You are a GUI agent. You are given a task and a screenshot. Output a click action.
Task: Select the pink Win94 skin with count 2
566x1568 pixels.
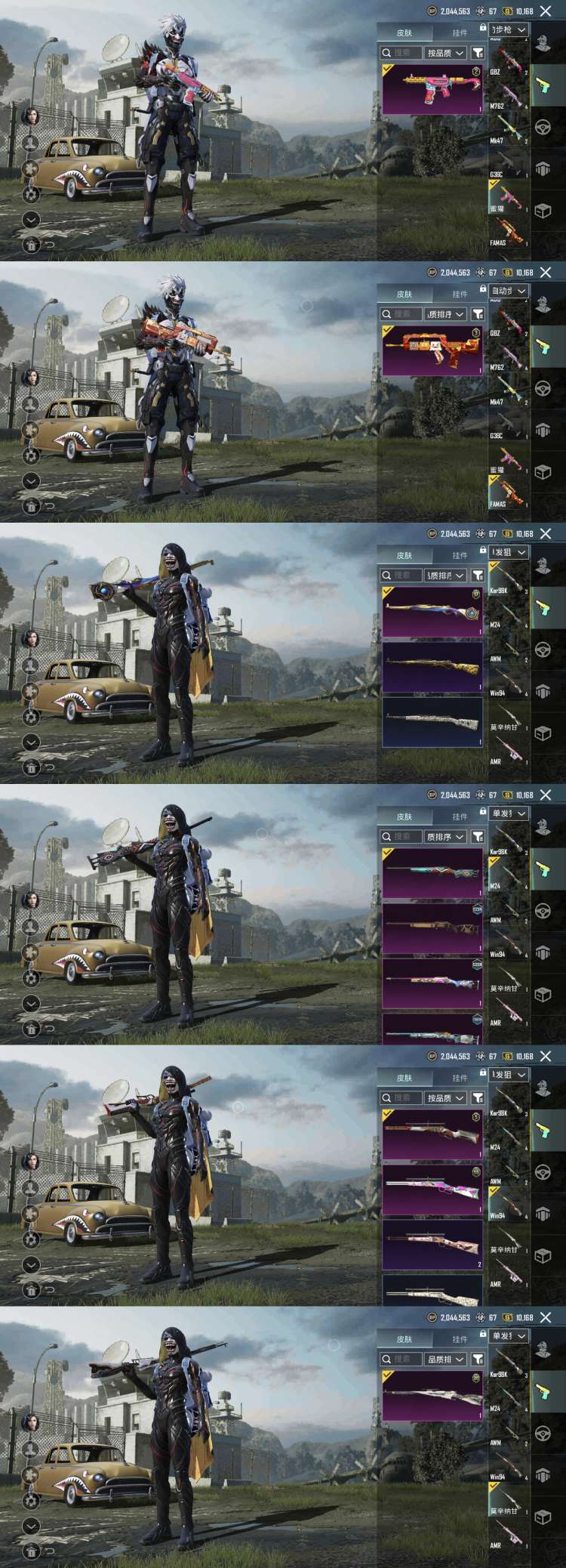(432, 1243)
